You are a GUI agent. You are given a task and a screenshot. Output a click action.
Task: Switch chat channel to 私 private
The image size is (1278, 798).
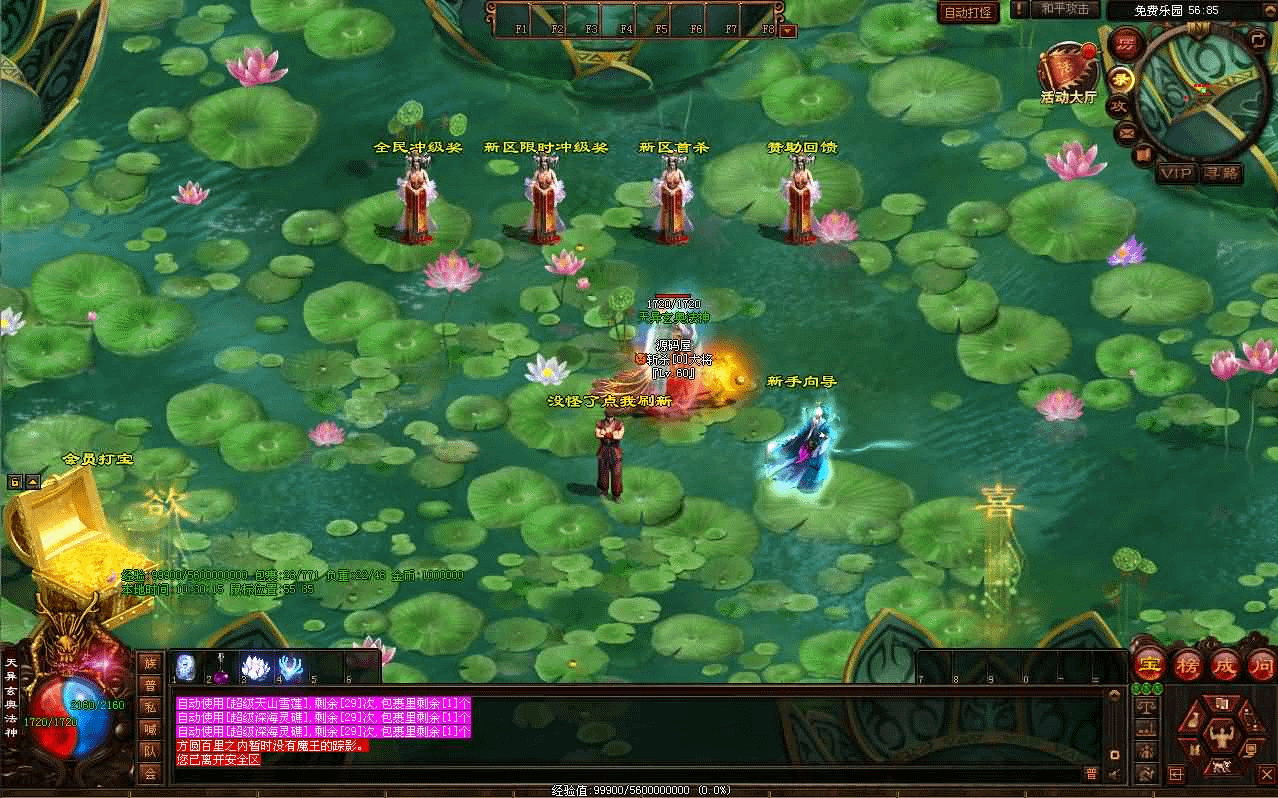coord(150,707)
